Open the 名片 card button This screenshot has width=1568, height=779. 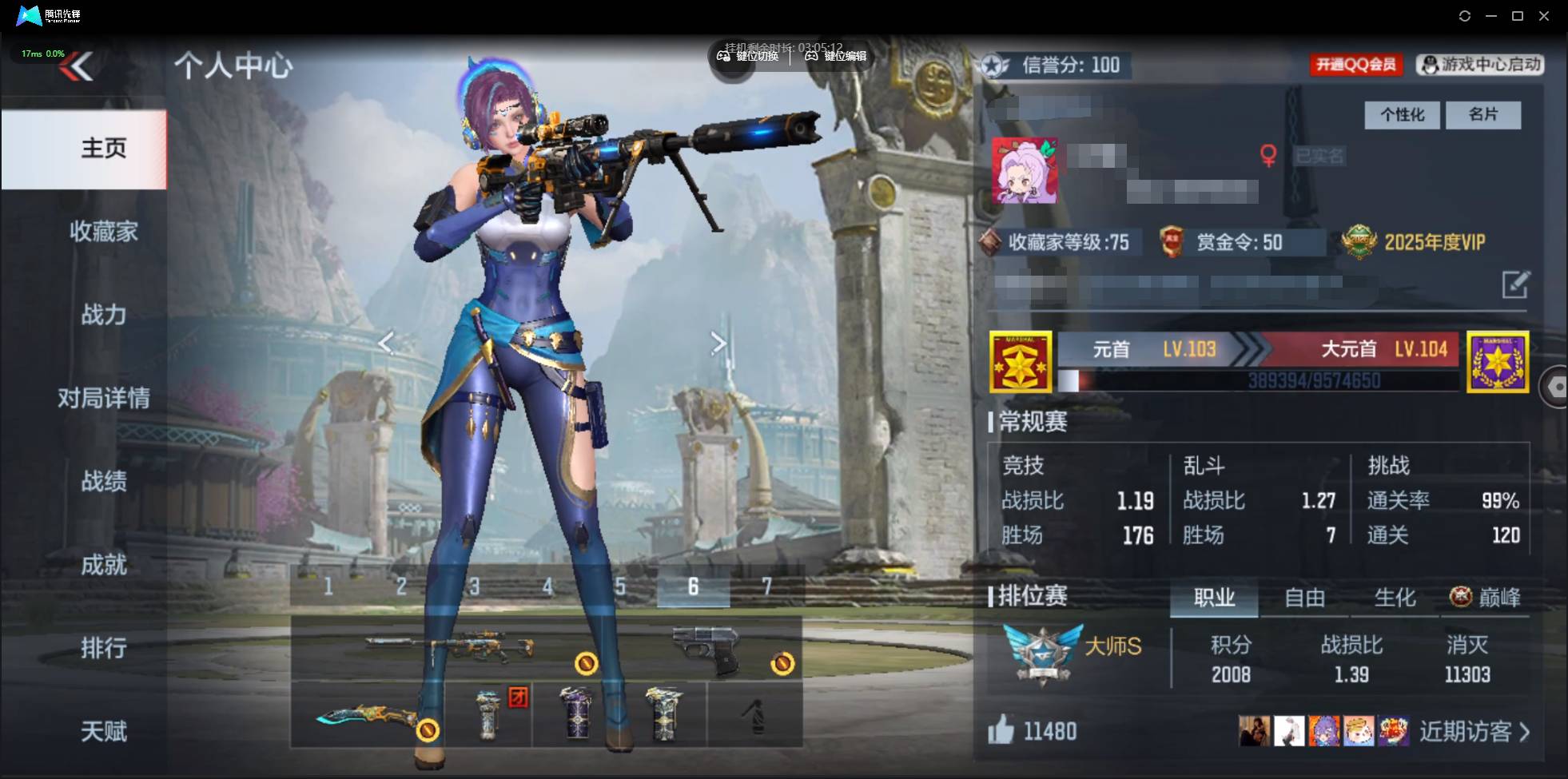[x=1483, y=115]
